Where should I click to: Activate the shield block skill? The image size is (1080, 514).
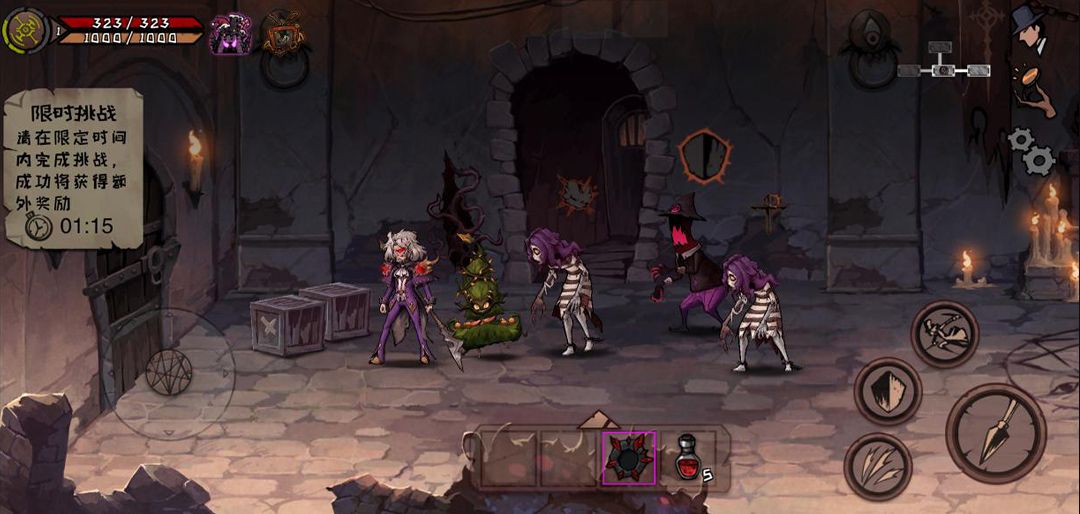887,390
